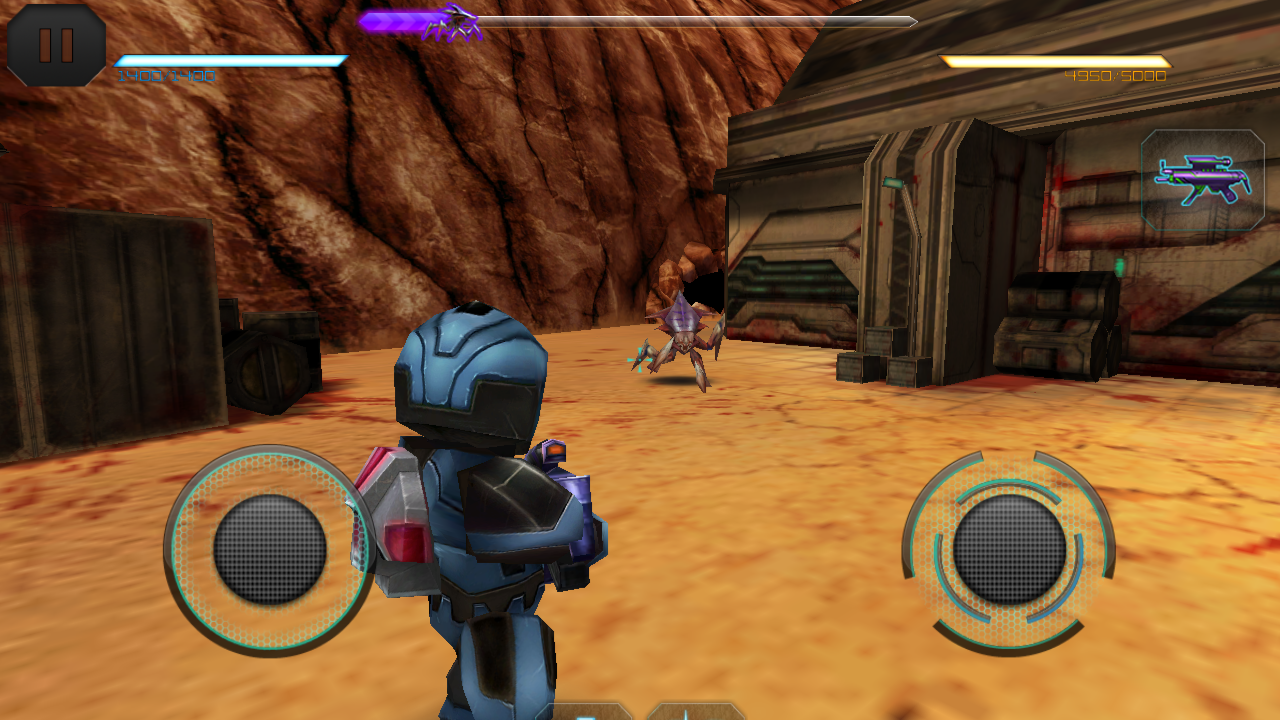The height and width of the screenshot is (720, 1280).
Task: Tap the left movement joystick knob
Action: click(270, 549)
